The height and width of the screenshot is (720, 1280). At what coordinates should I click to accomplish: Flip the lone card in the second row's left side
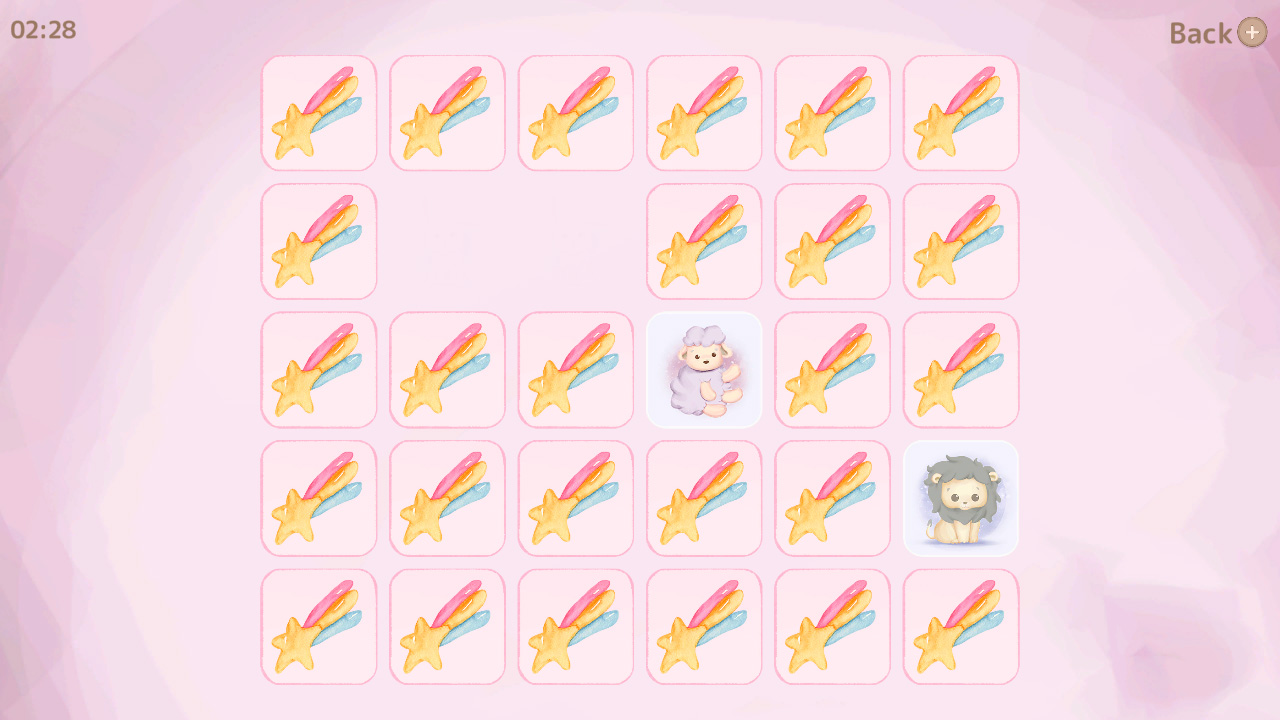pyautogui.click(x=318, y=241)
